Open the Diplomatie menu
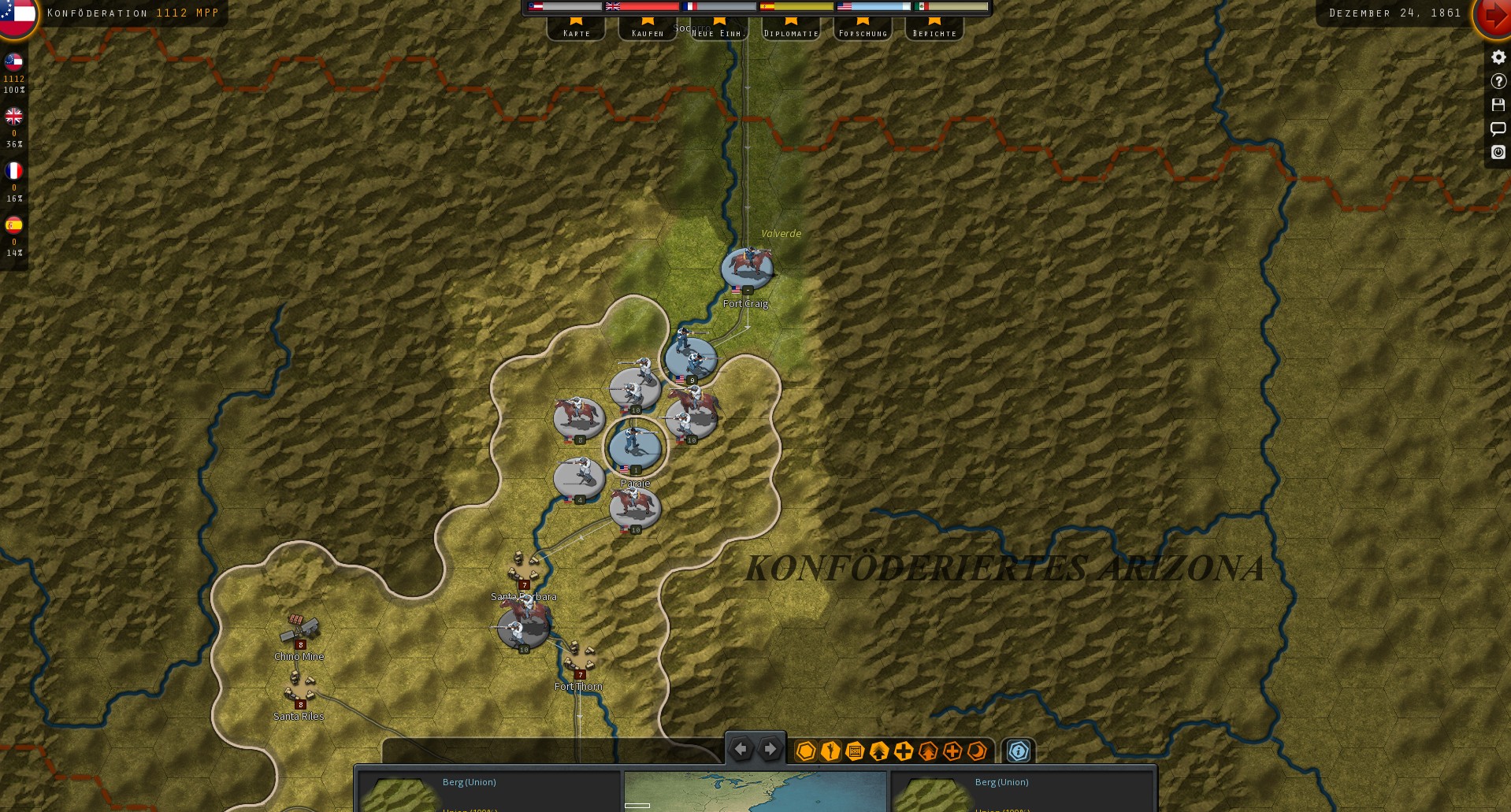 coord(790,32)
